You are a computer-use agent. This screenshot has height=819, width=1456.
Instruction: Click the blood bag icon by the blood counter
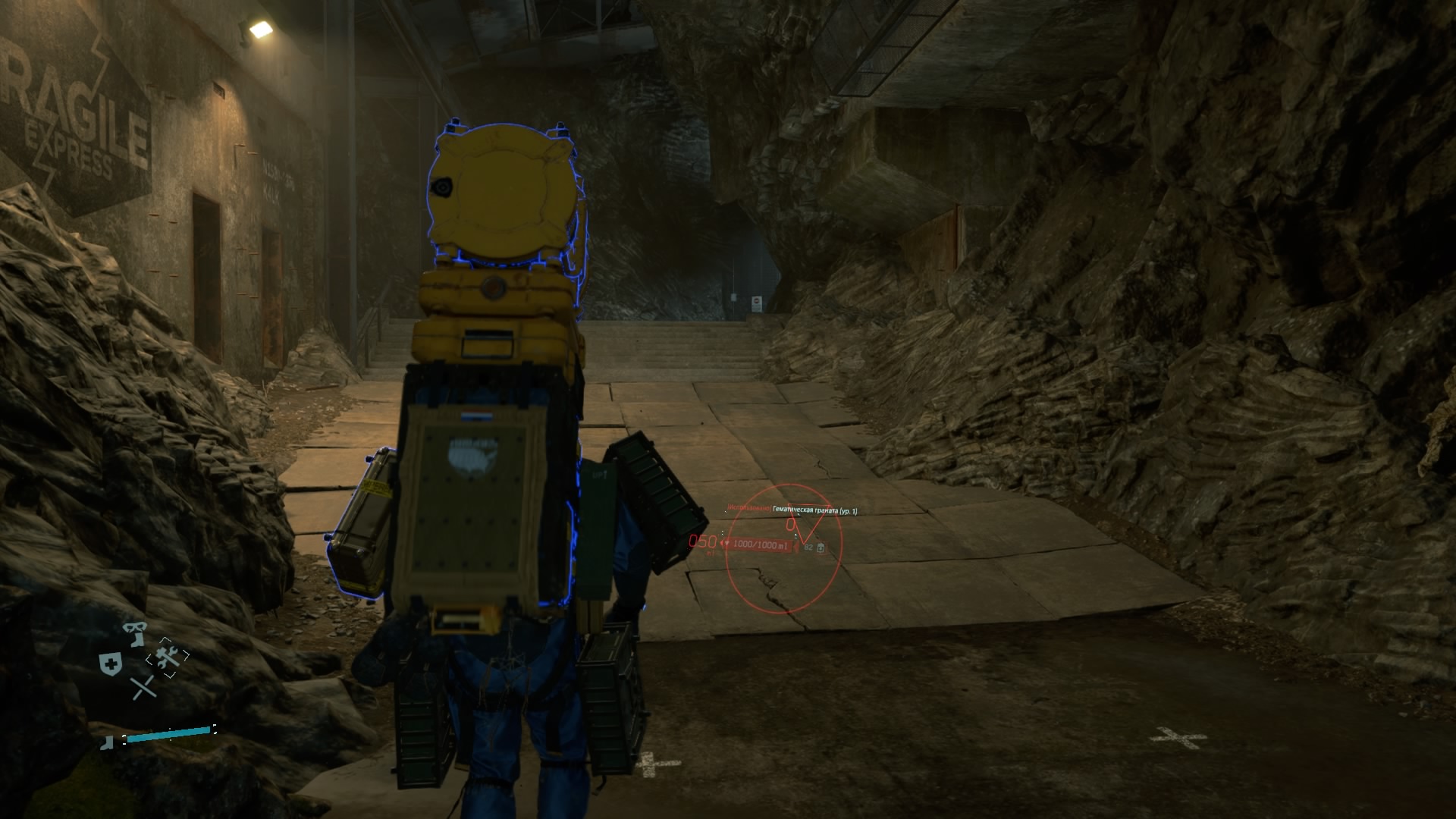coord(821,547)
